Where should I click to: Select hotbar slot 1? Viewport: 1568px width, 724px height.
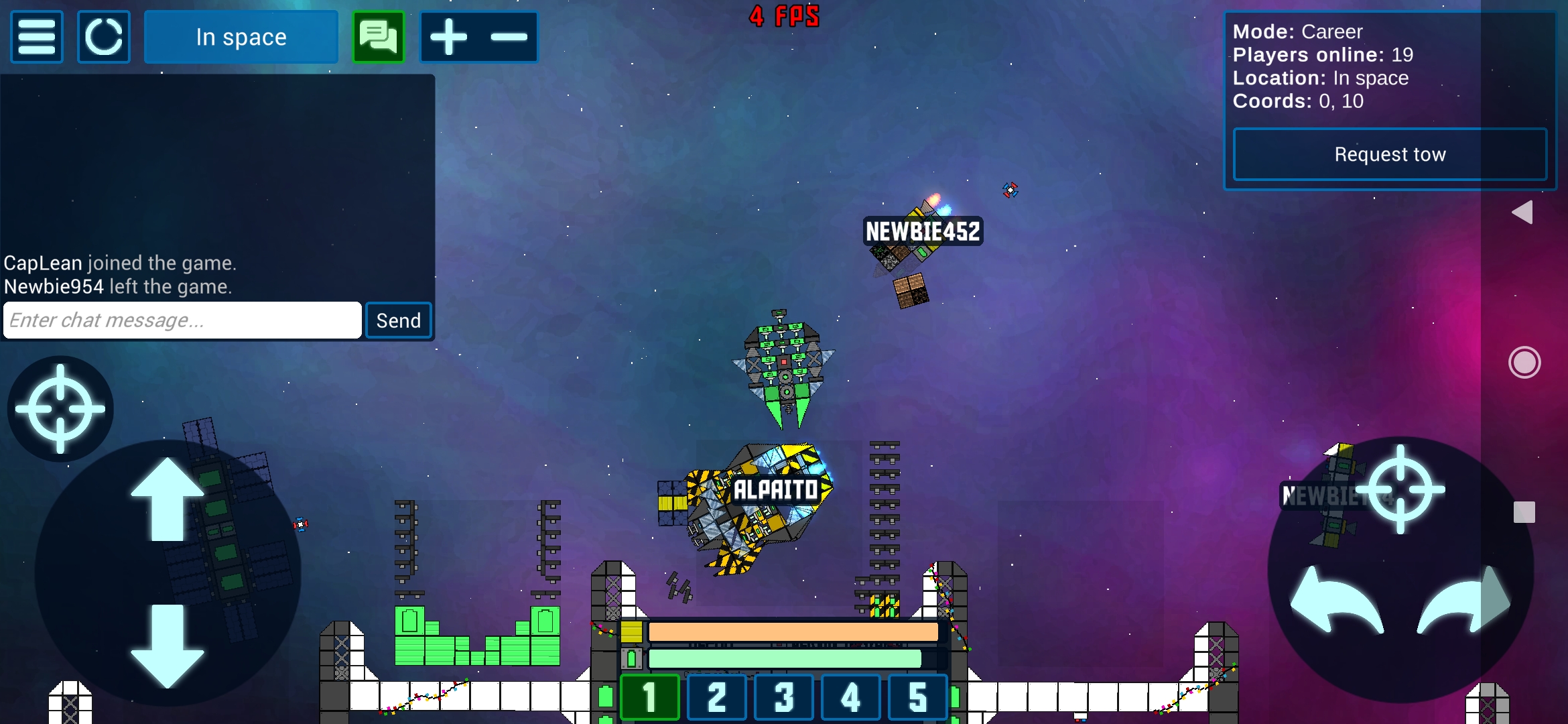click(x=650, y=697)
